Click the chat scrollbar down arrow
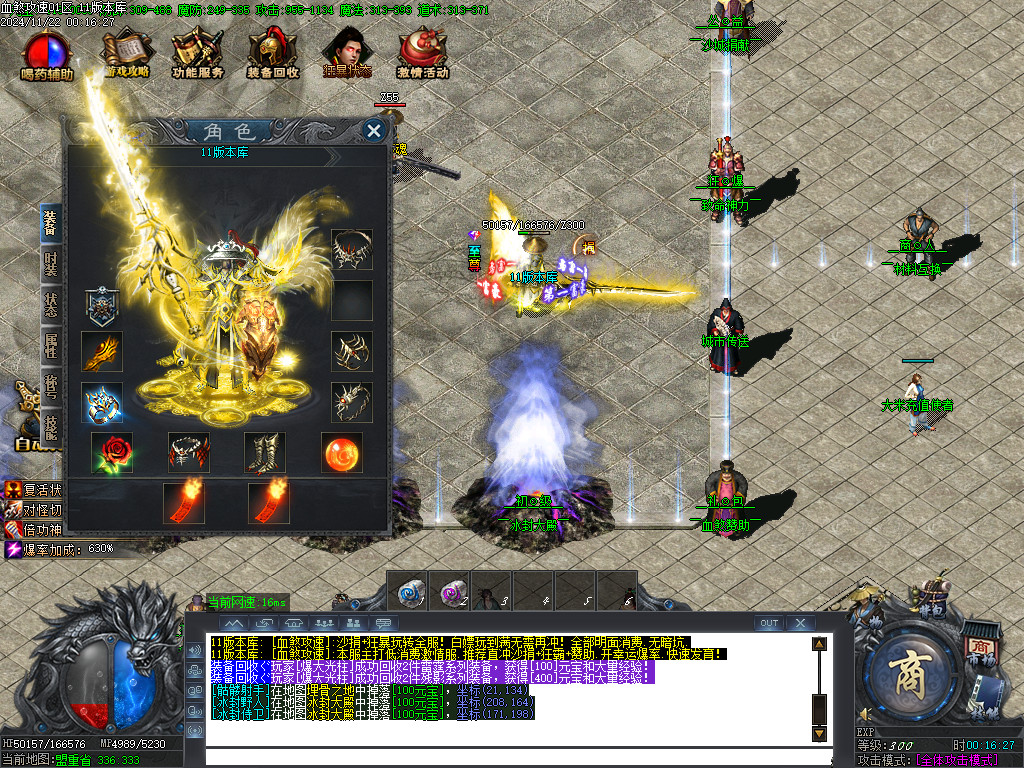The image size is (1024, 768). tap(819, 733)
